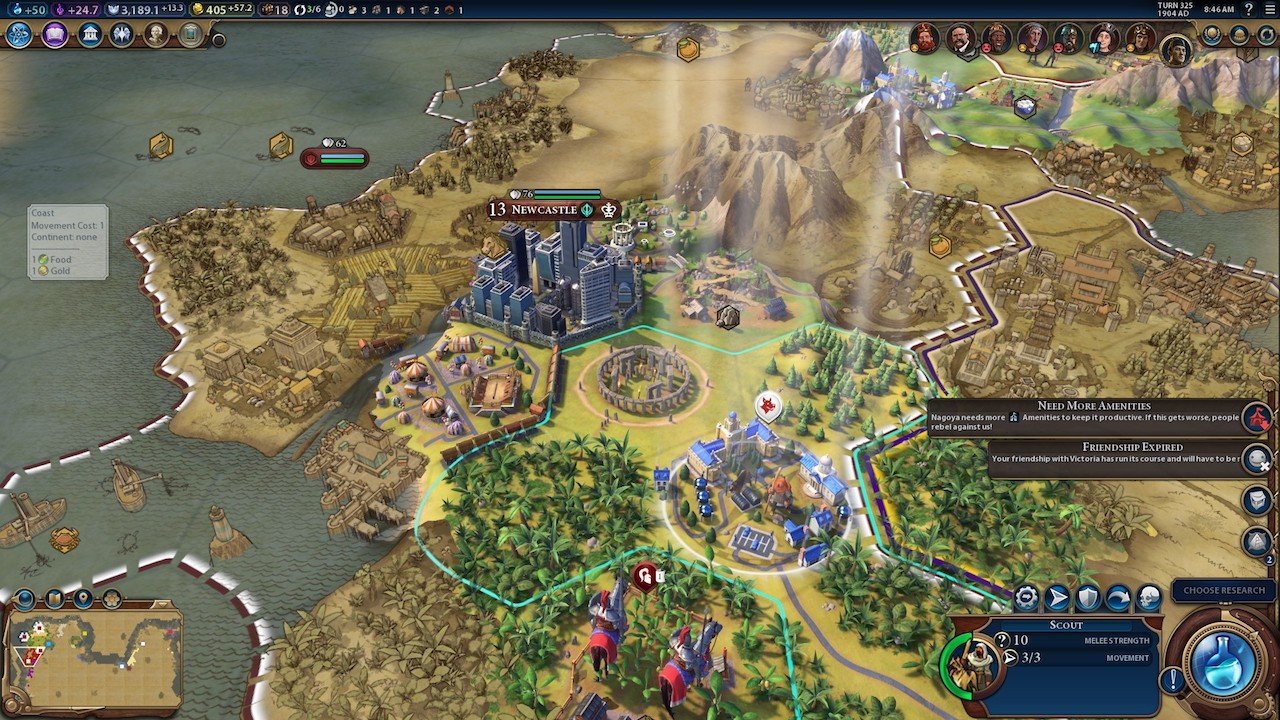1280x720 pixels.
Task: Open the Civics tree with the purple book icon
Action: pos(54,35)
